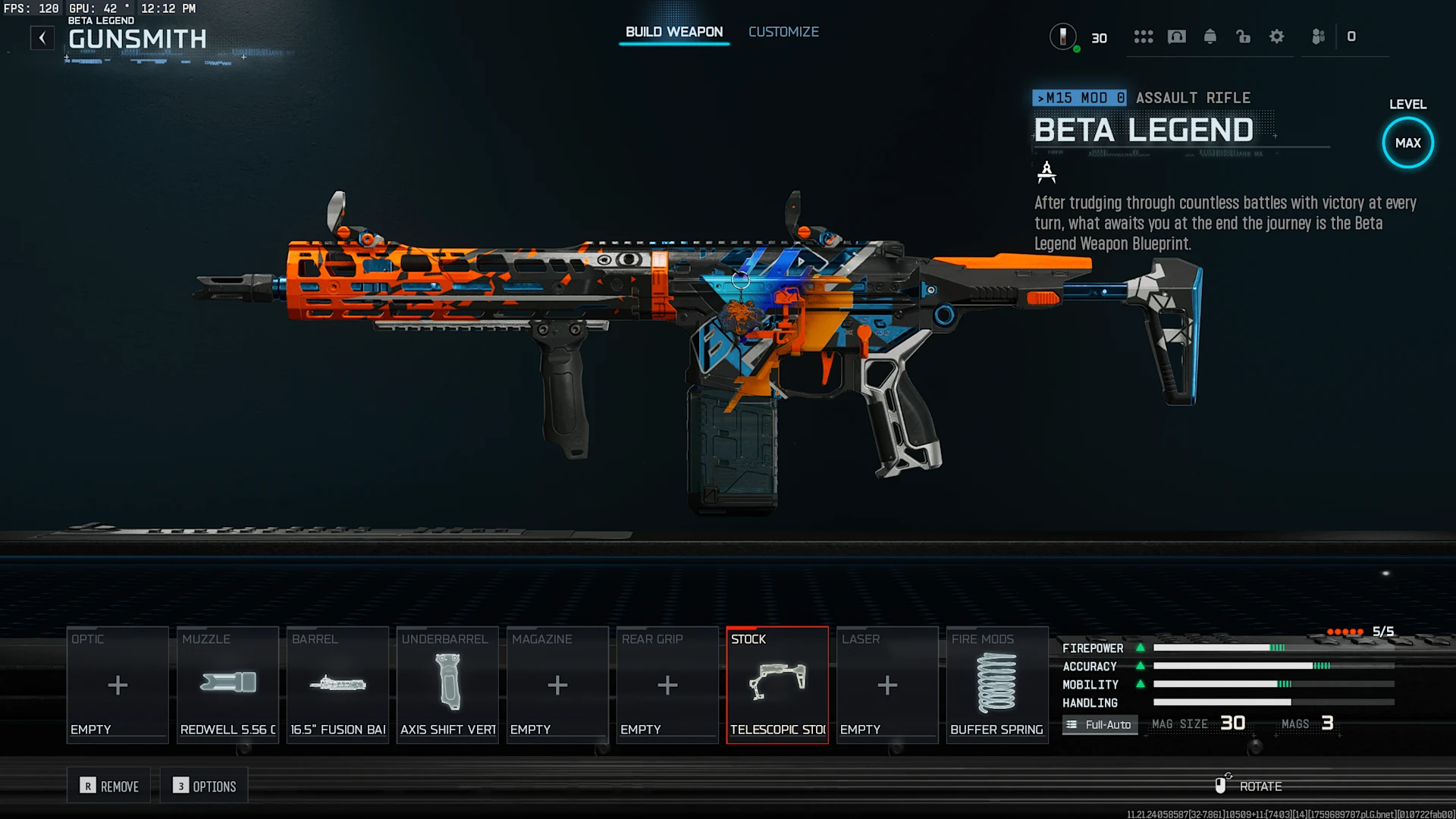1456x819 pixels.
Task: Open the battery token icon
Action: (1063, 36)
